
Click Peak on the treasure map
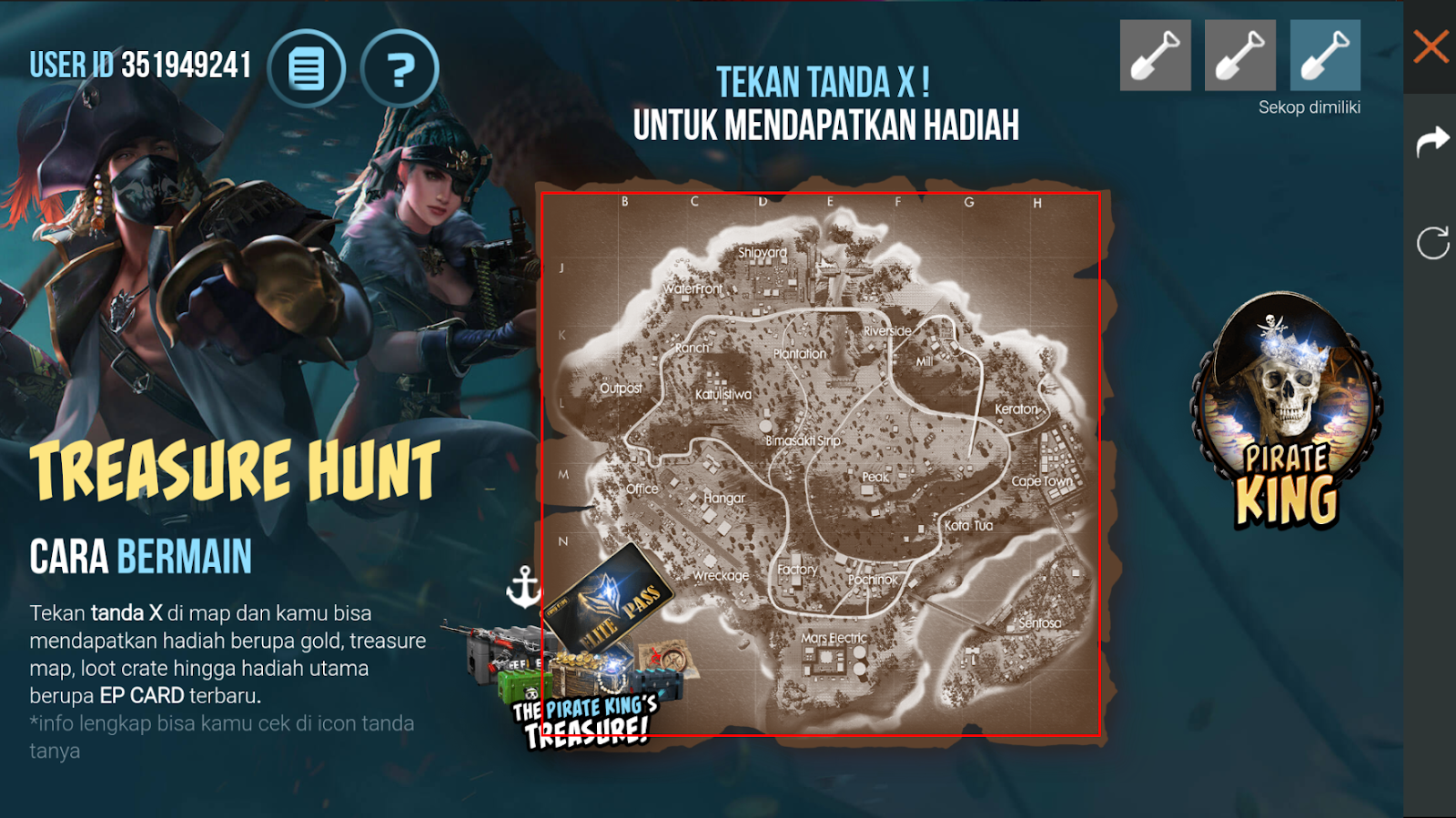[875, 475]
